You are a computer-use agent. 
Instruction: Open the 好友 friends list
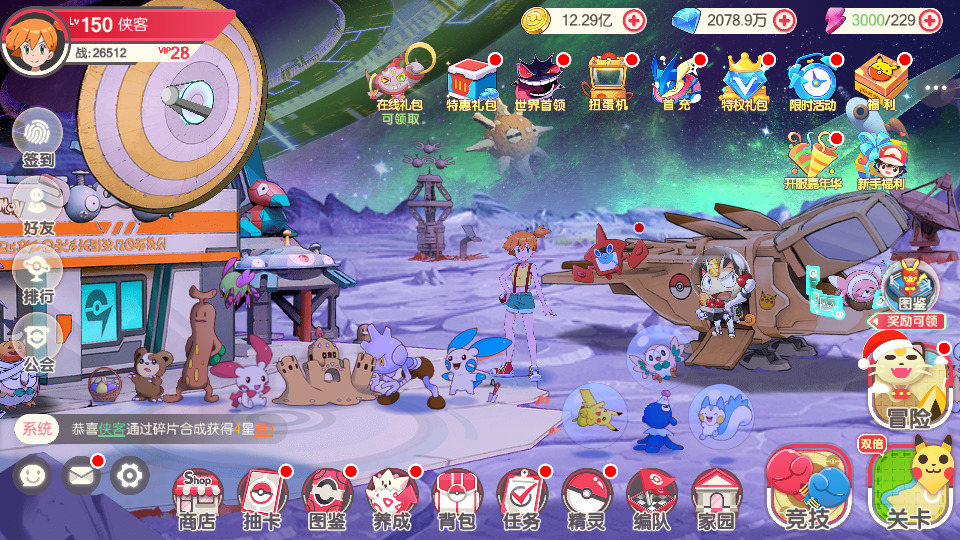[38, 205]
